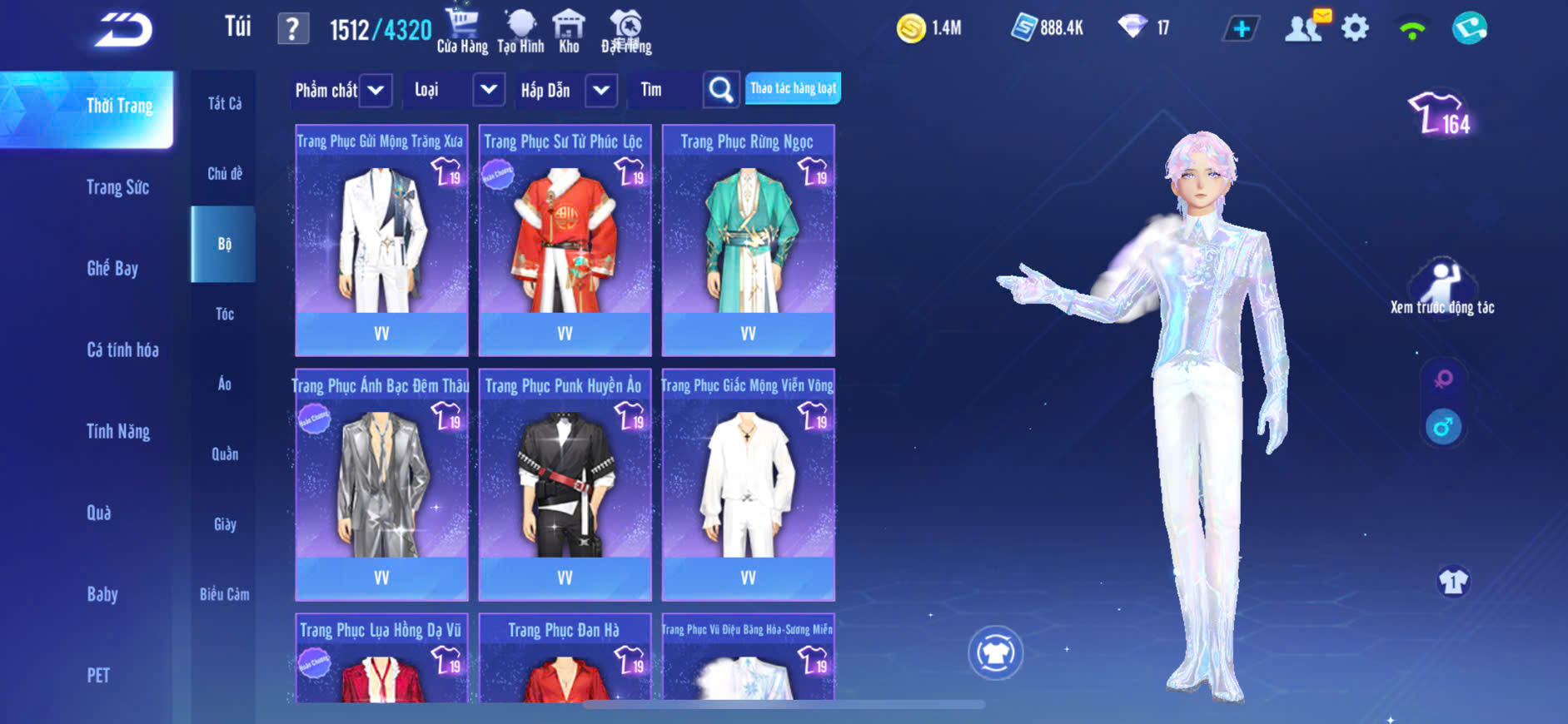This screenshot has height=724, width=1568.
Task: Open the game settings gear
Action: tap(1355, 28)
